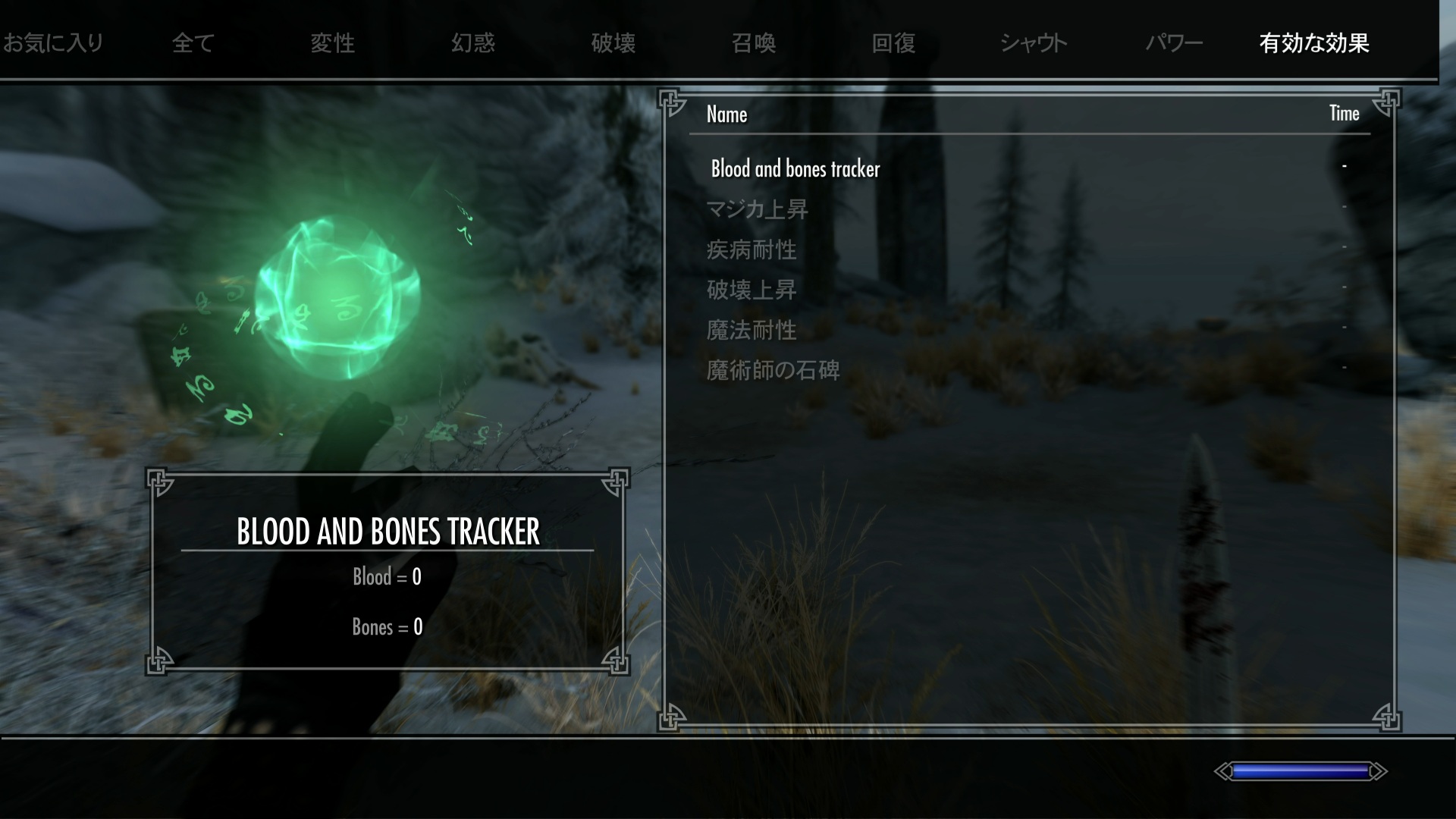Select the 疾病耐性 effect row
This screenshot has height=819, width=1456.
pyautogui.click(x=752, y=249)
